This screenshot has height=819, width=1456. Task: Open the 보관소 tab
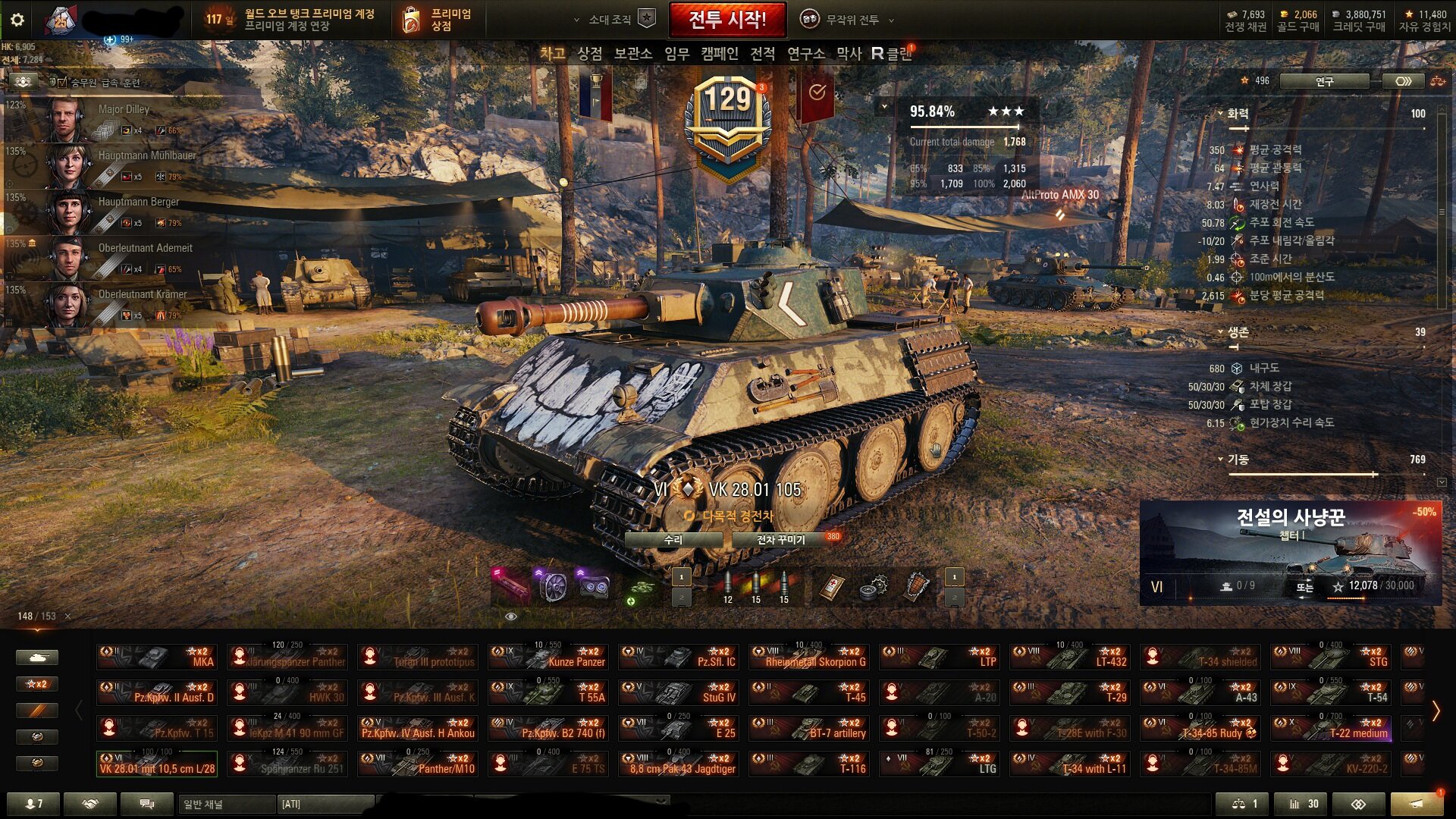pyautogui.click(x=632, y=53)
